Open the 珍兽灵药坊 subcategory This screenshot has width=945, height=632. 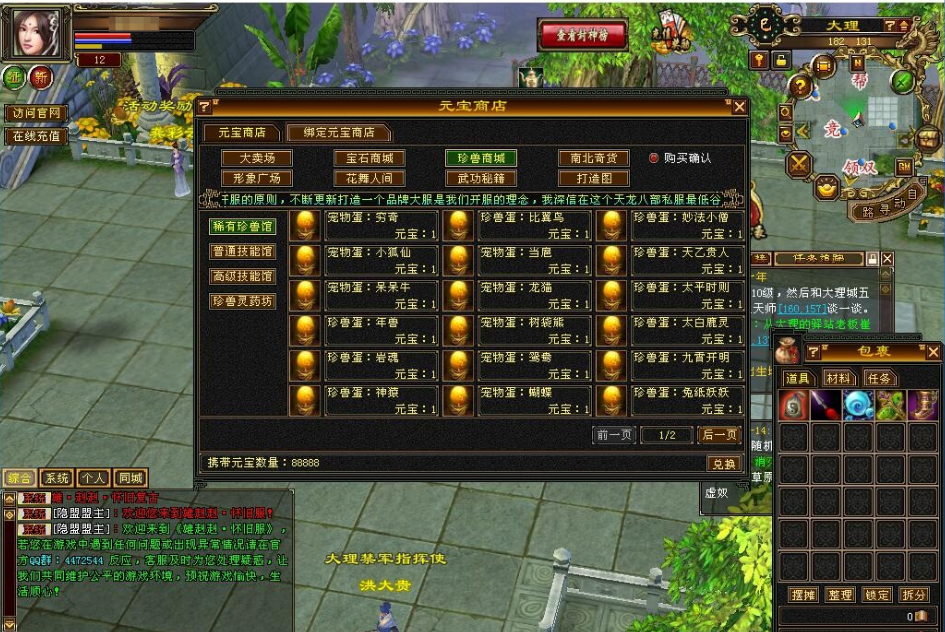click(242, 300)
